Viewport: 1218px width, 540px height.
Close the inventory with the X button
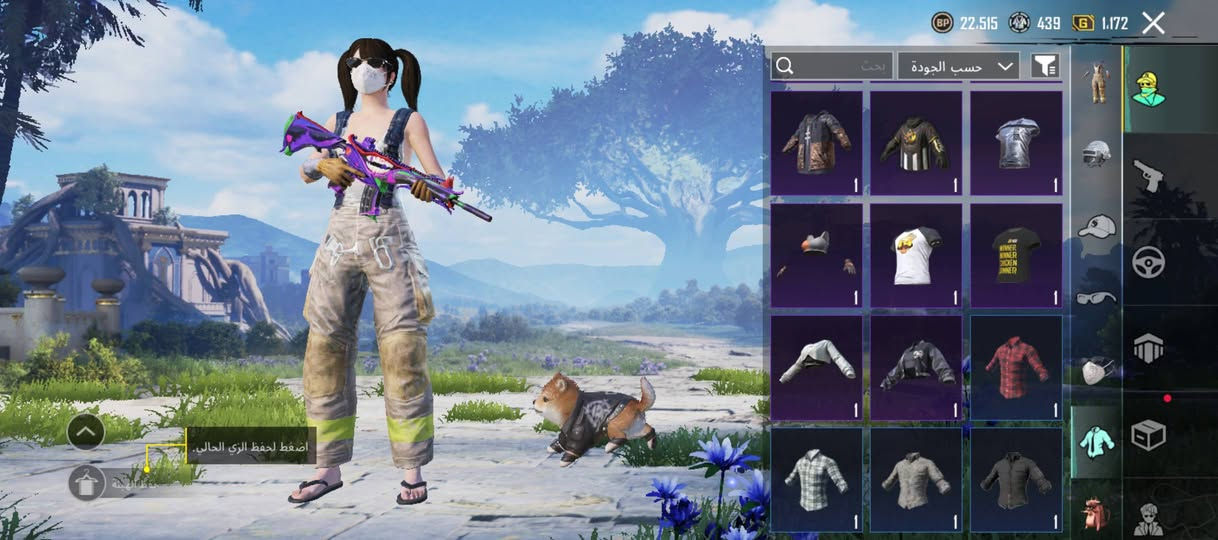click(1153, 23)
